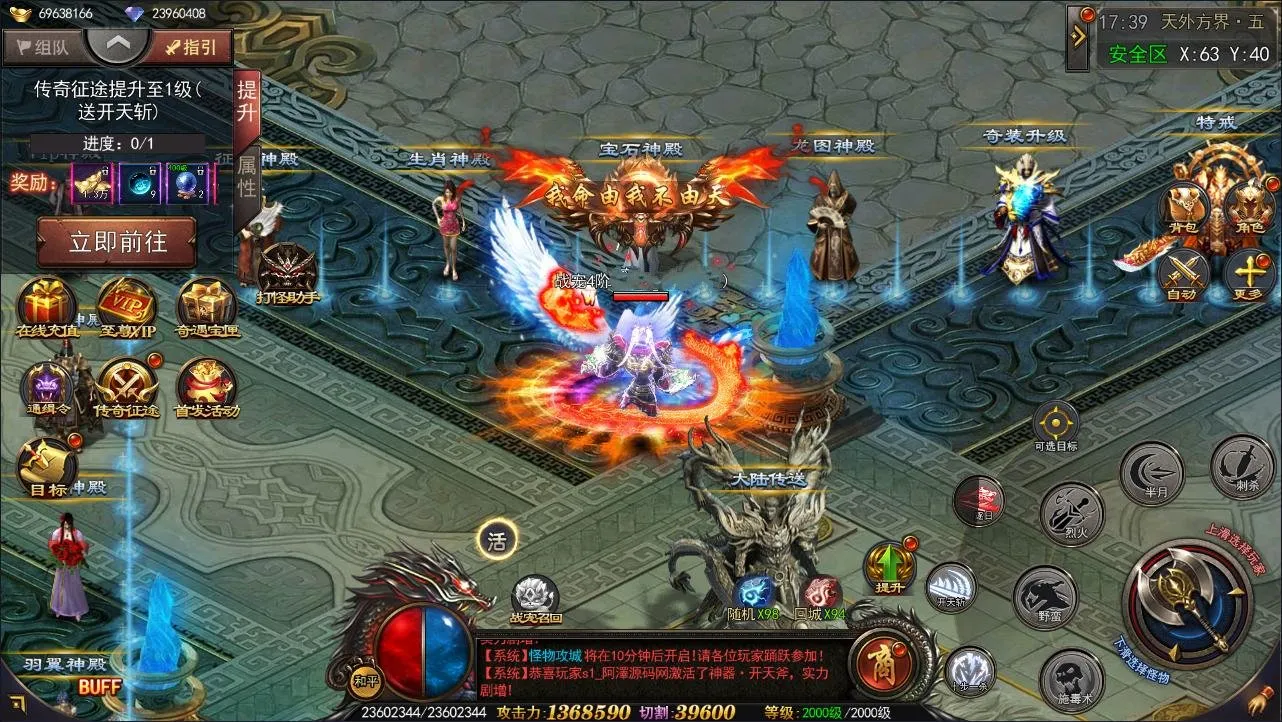Open the 奇遇宝匣 treasure box
Screen dimensions: 1282x722
[206, 305]
